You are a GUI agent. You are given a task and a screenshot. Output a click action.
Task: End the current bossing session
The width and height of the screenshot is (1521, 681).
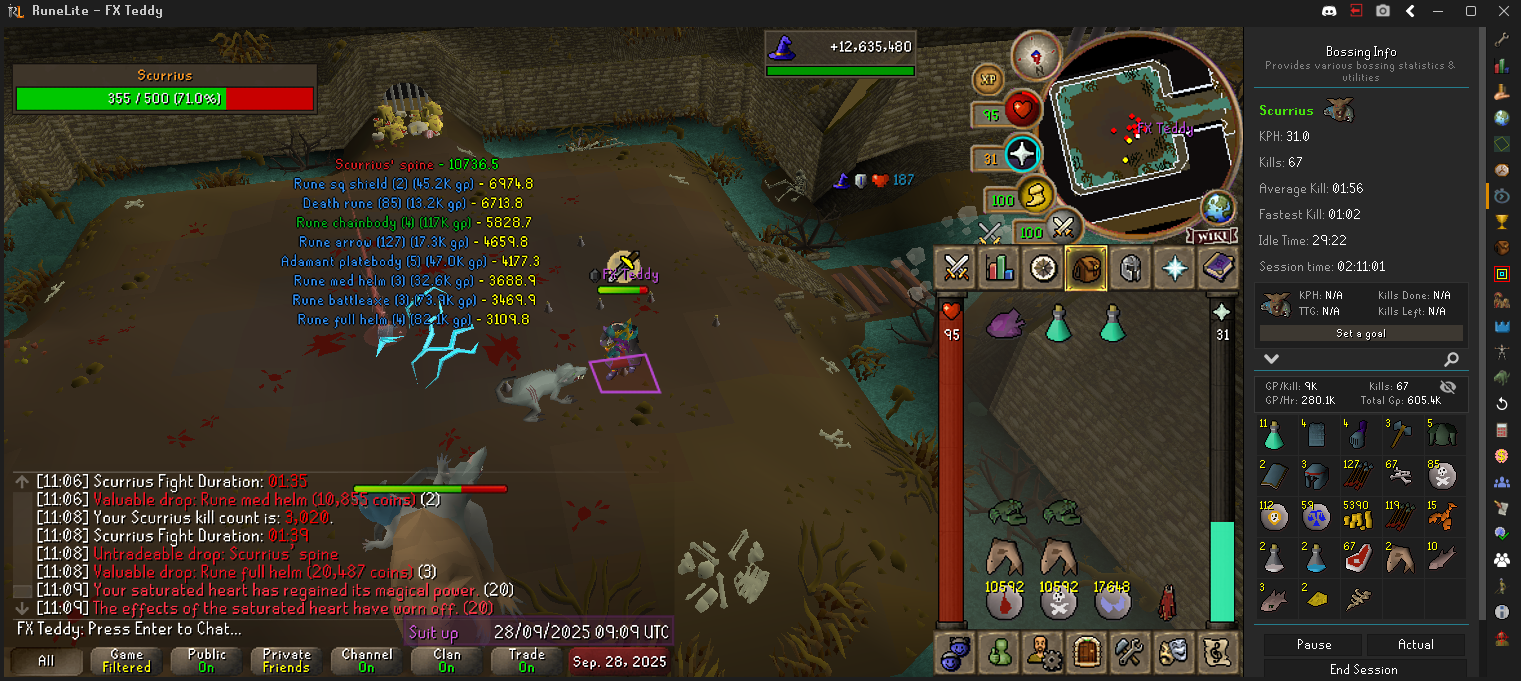(x=1364, y=670)
